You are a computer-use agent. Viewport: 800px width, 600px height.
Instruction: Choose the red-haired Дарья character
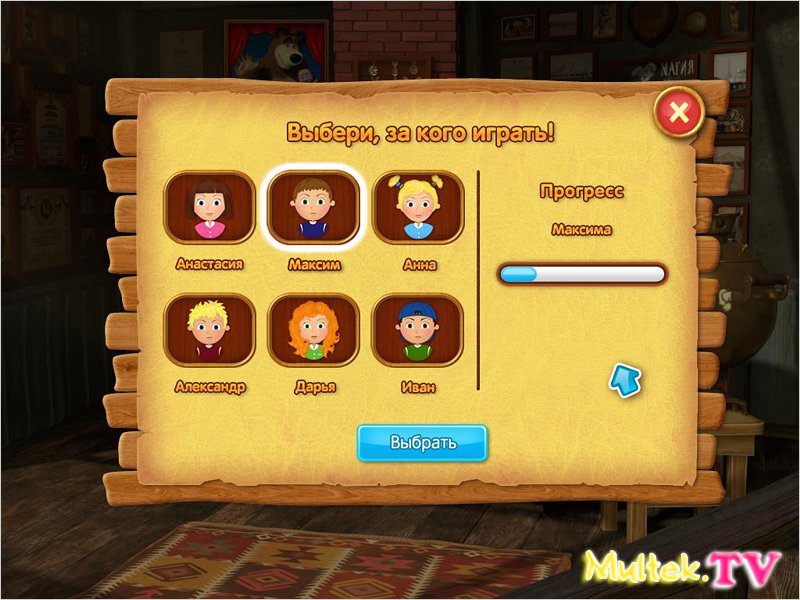(313, 330)
